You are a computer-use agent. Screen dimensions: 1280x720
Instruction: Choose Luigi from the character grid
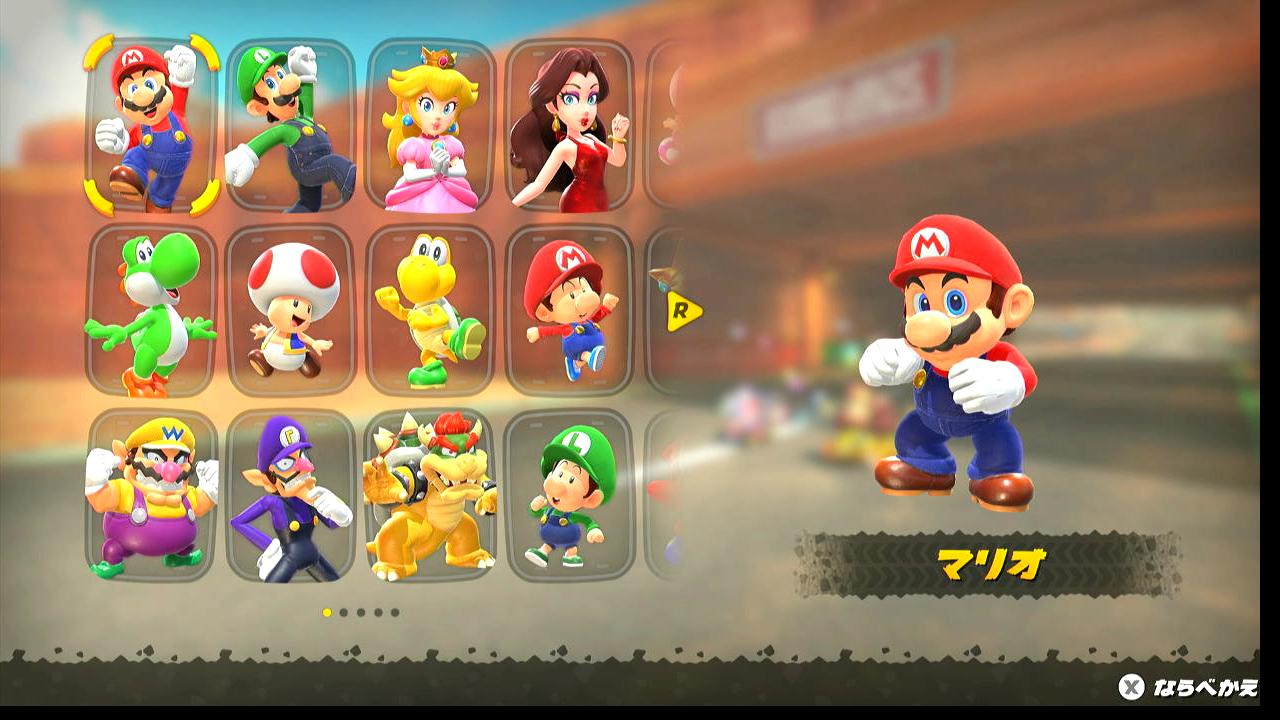click(290, 125)
